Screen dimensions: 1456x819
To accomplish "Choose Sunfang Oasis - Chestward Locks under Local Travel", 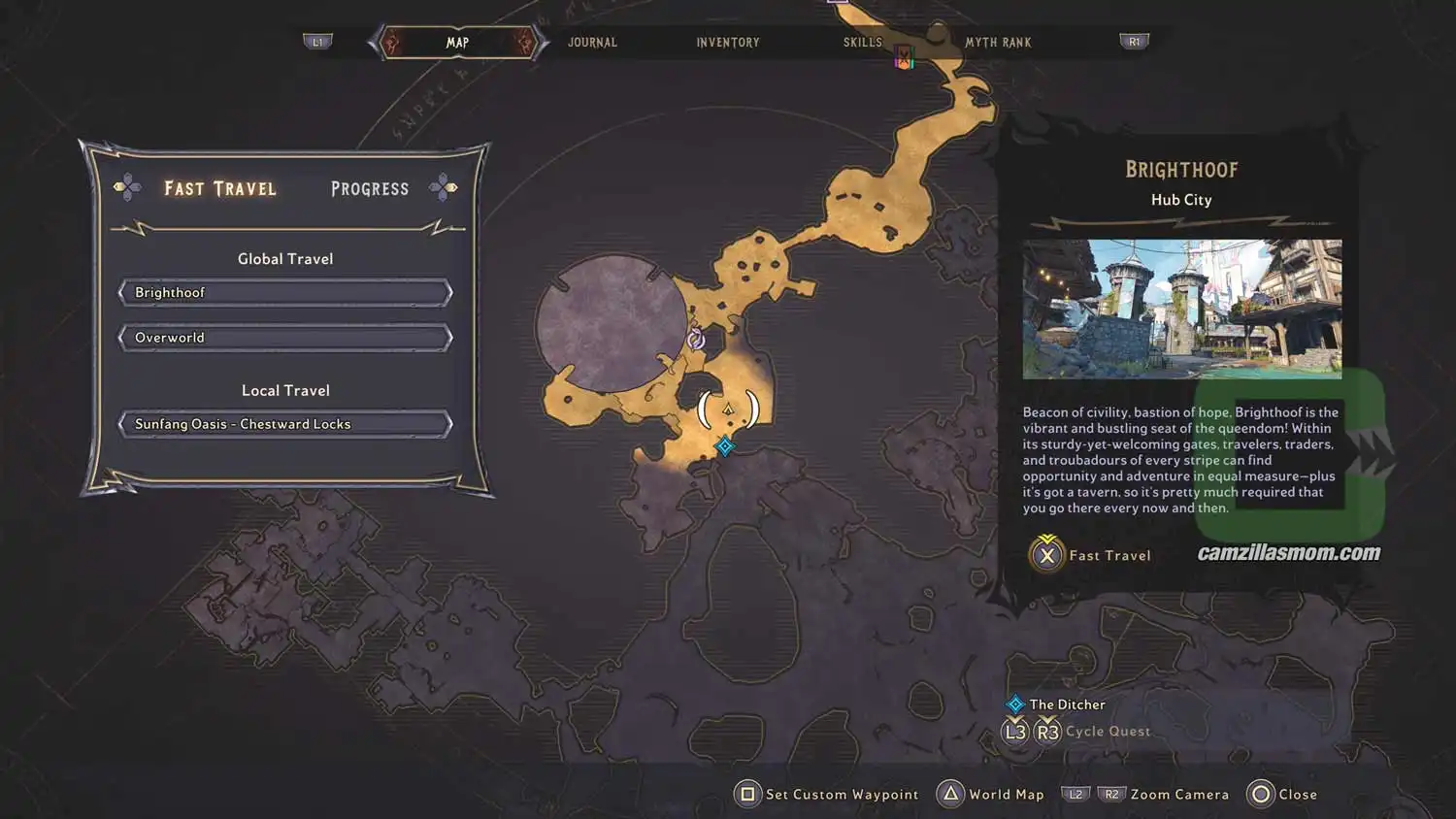I will tap(284, 423).
